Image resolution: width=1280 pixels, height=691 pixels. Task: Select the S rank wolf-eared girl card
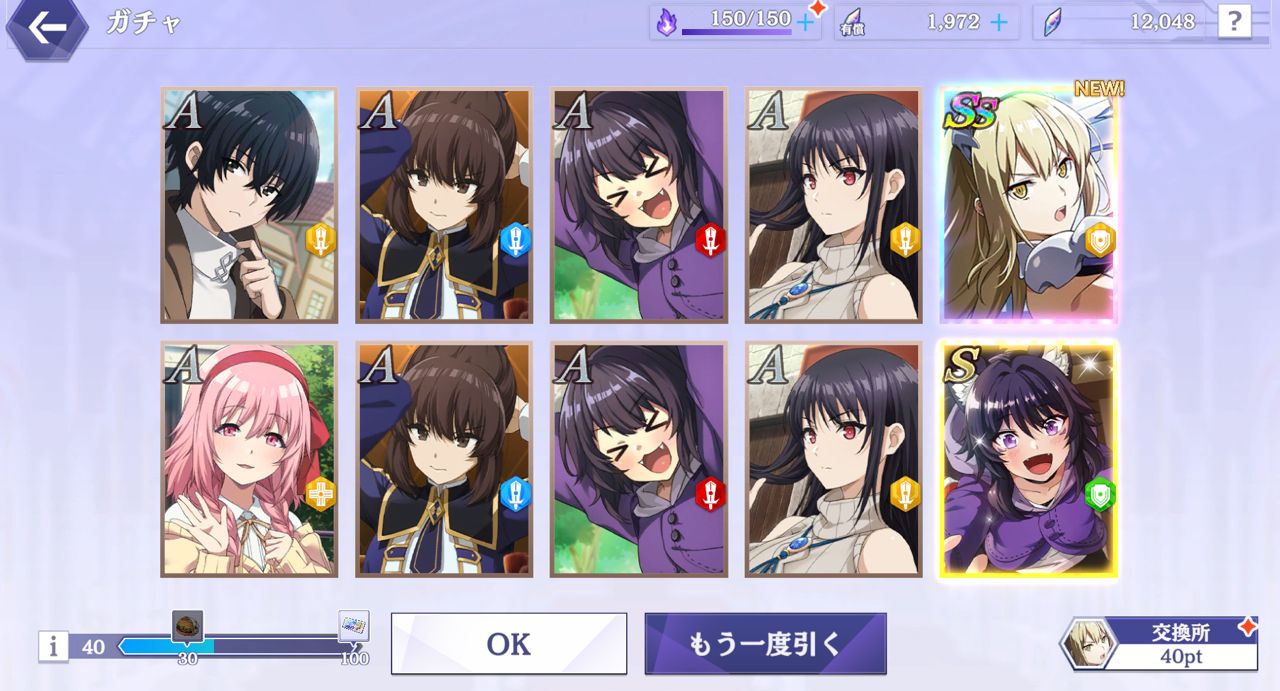pyautogui.click(x=1028, y=459)
